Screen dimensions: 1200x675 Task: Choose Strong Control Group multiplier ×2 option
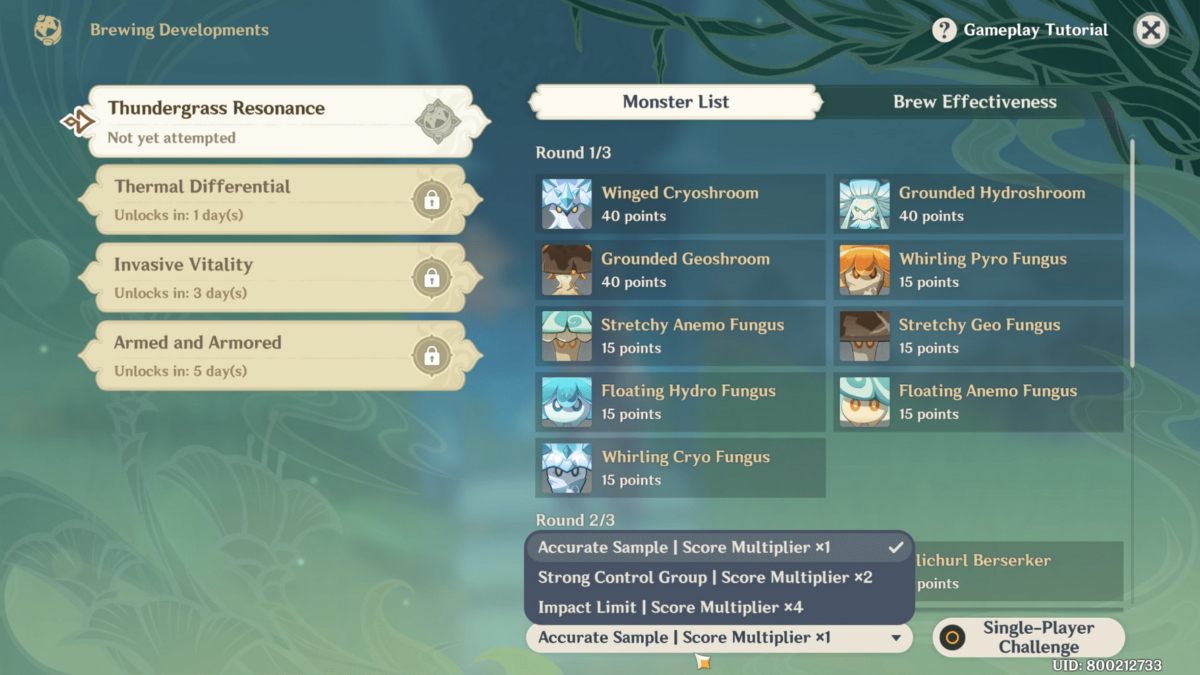(x=719, y=577)
